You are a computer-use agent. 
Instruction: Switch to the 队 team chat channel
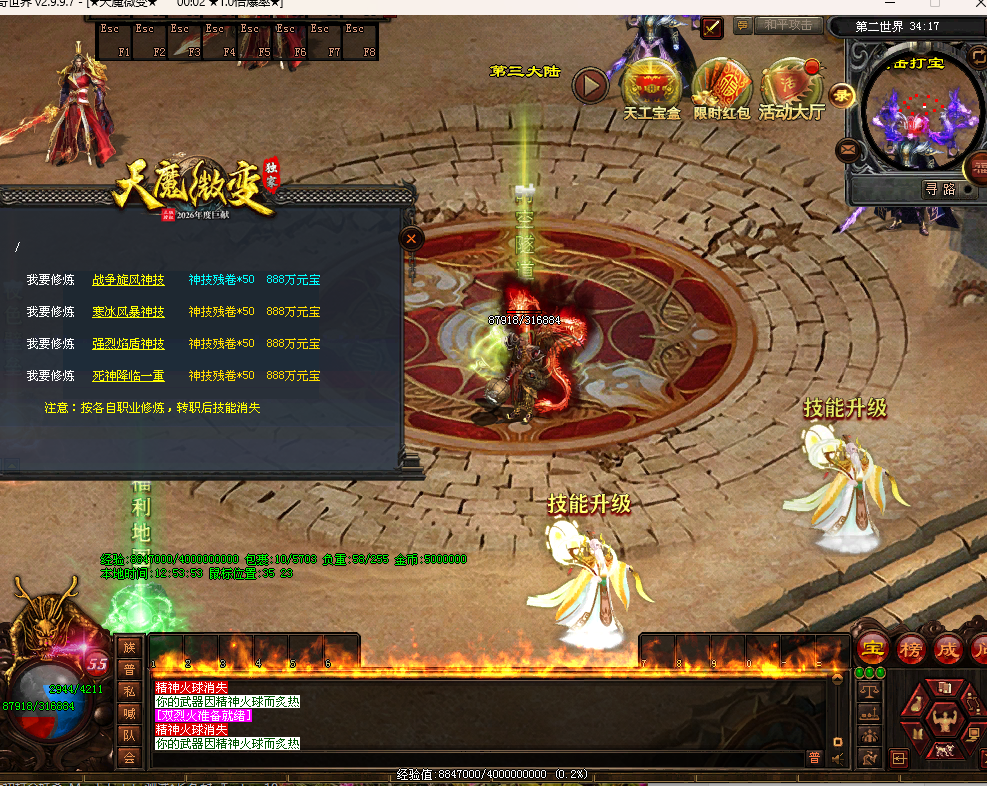(x=129, y=735)
